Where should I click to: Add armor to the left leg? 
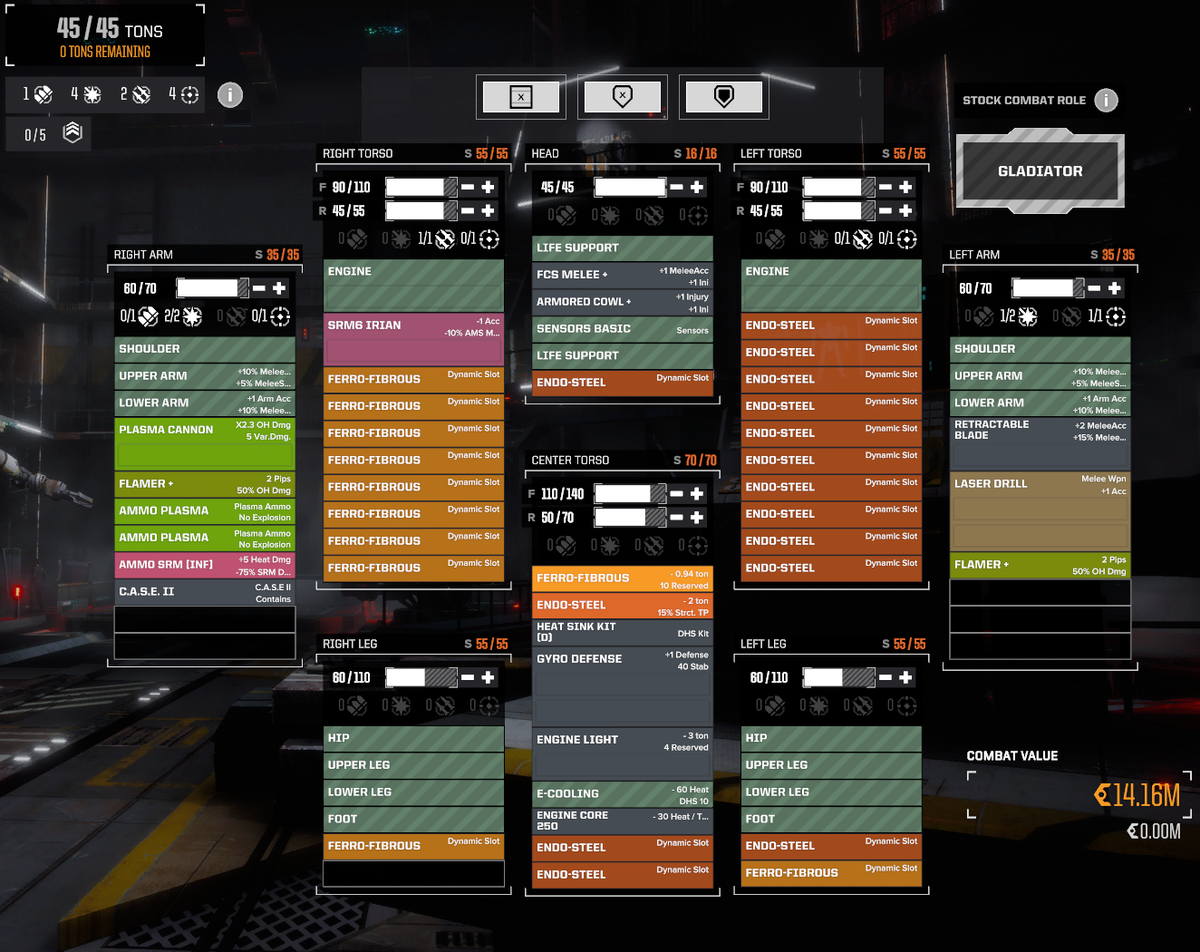click(x=905, y=677)
